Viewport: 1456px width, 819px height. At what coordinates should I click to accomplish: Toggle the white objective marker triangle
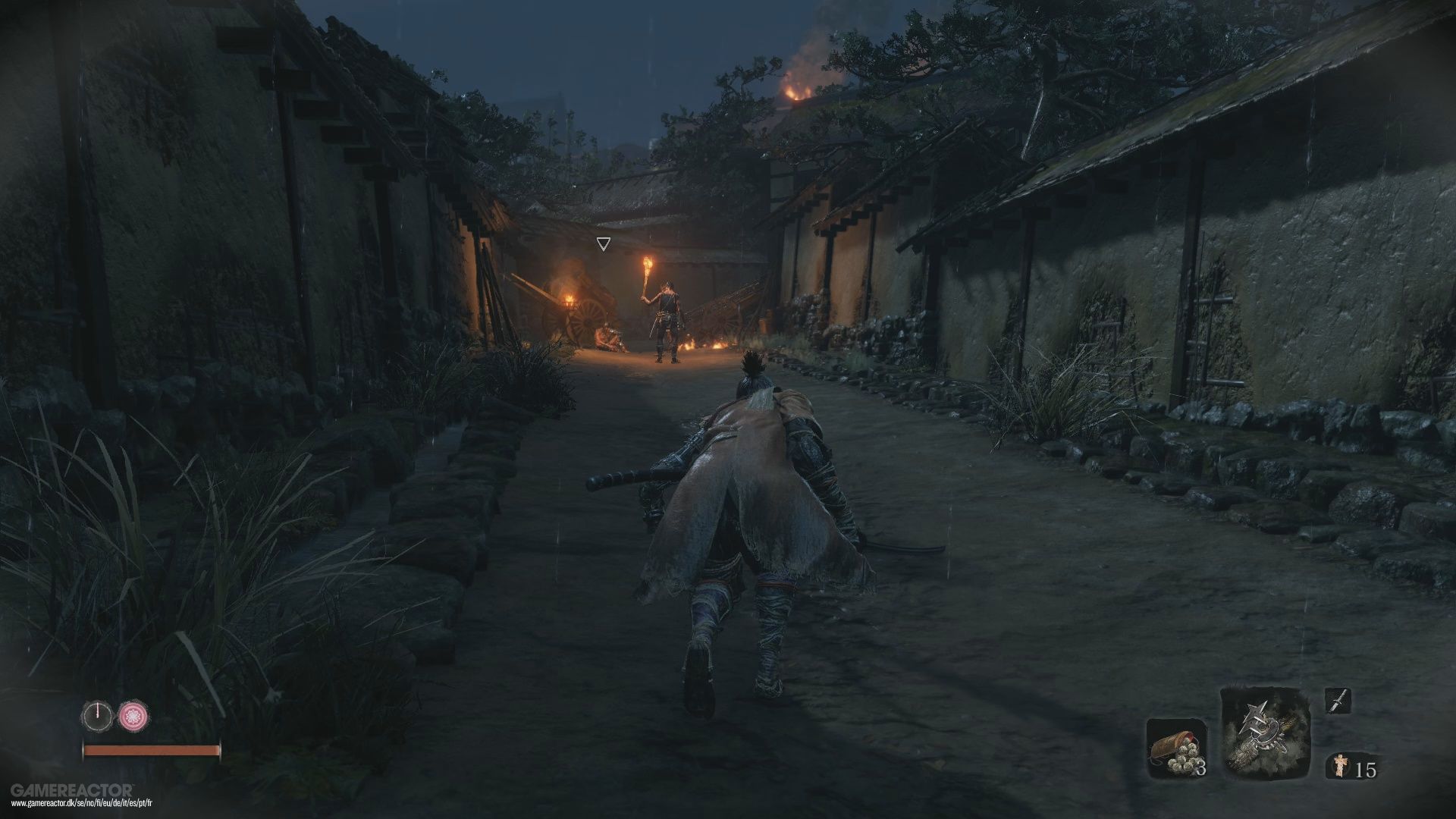click(605, 243)
